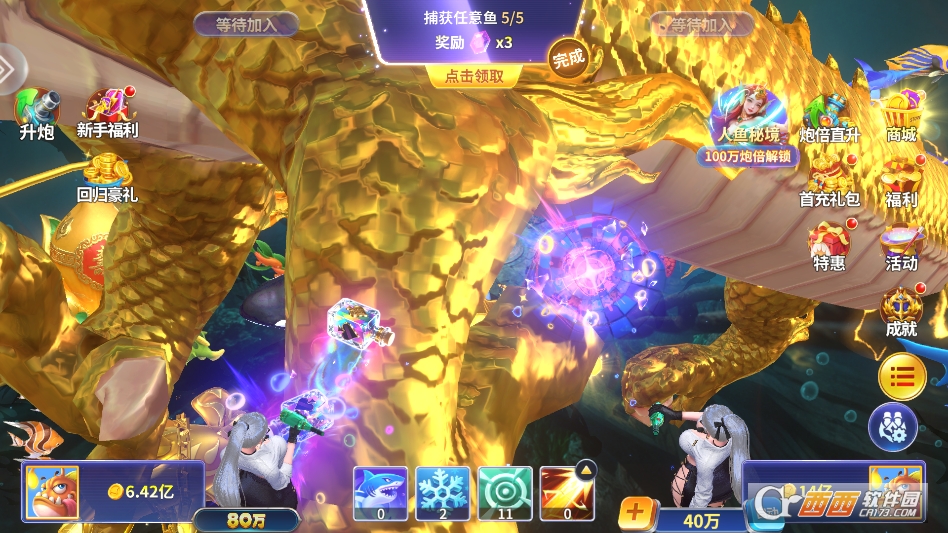Open the 特惠 special offer
The width and height of the screenshot is (948, 533).
[829, 245]
